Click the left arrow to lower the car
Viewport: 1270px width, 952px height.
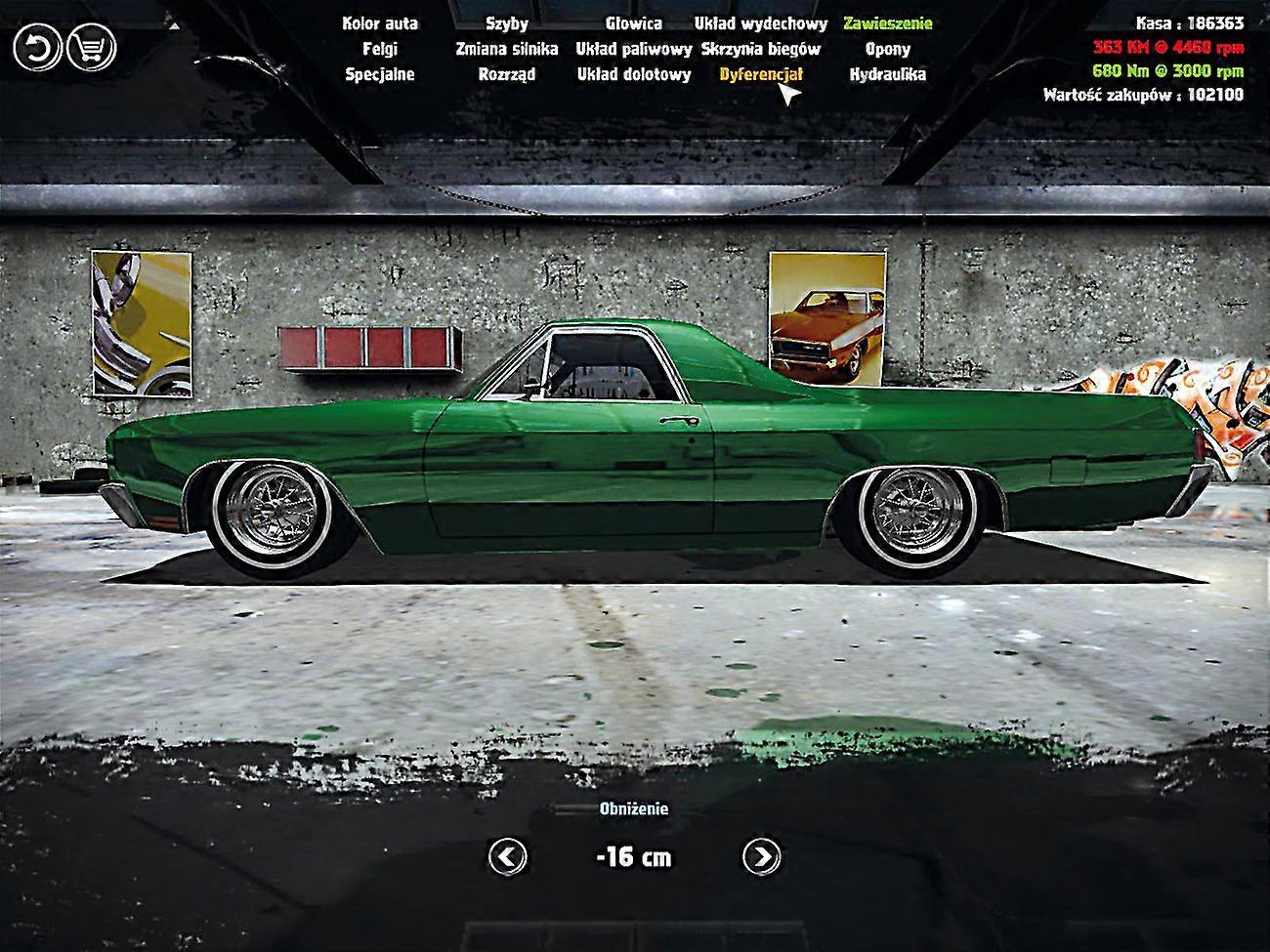pos(506,858)
